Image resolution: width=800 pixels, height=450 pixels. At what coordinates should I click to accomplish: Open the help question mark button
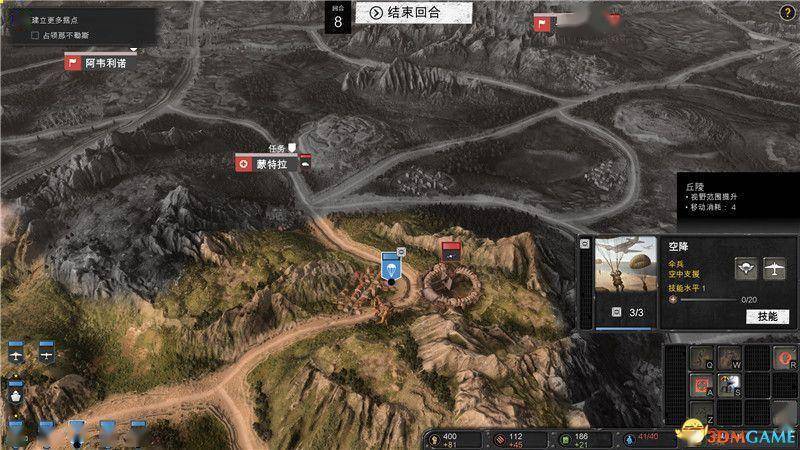pos(787,12)
